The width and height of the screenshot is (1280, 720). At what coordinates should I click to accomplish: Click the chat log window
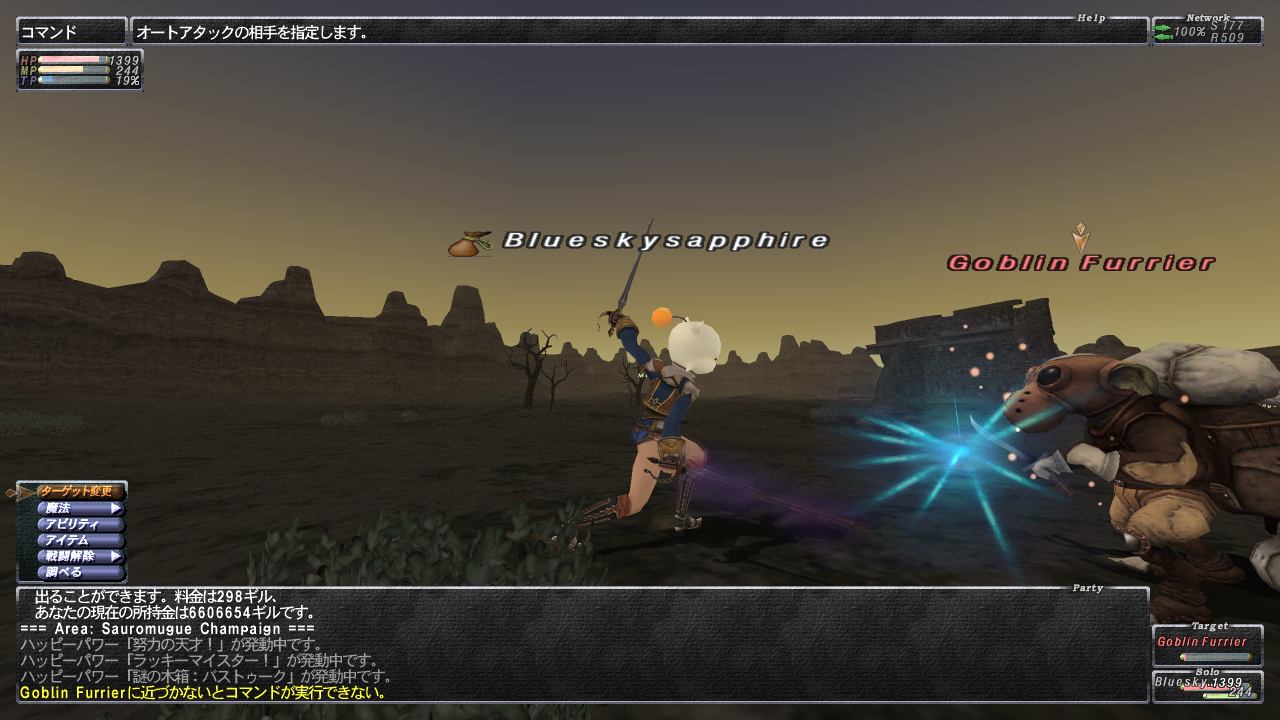click(582, 644)
